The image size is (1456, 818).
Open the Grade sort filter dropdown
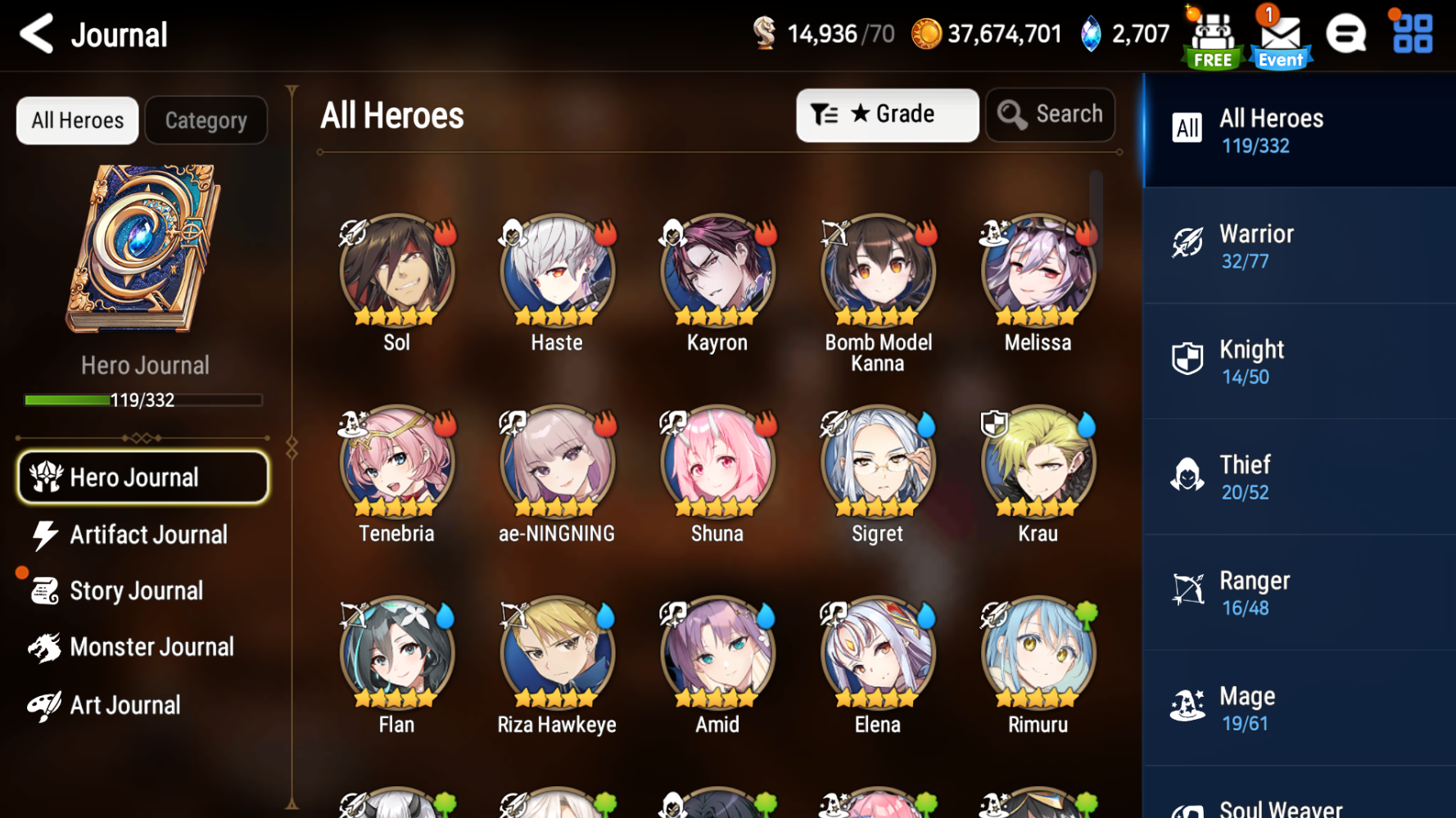887,115
